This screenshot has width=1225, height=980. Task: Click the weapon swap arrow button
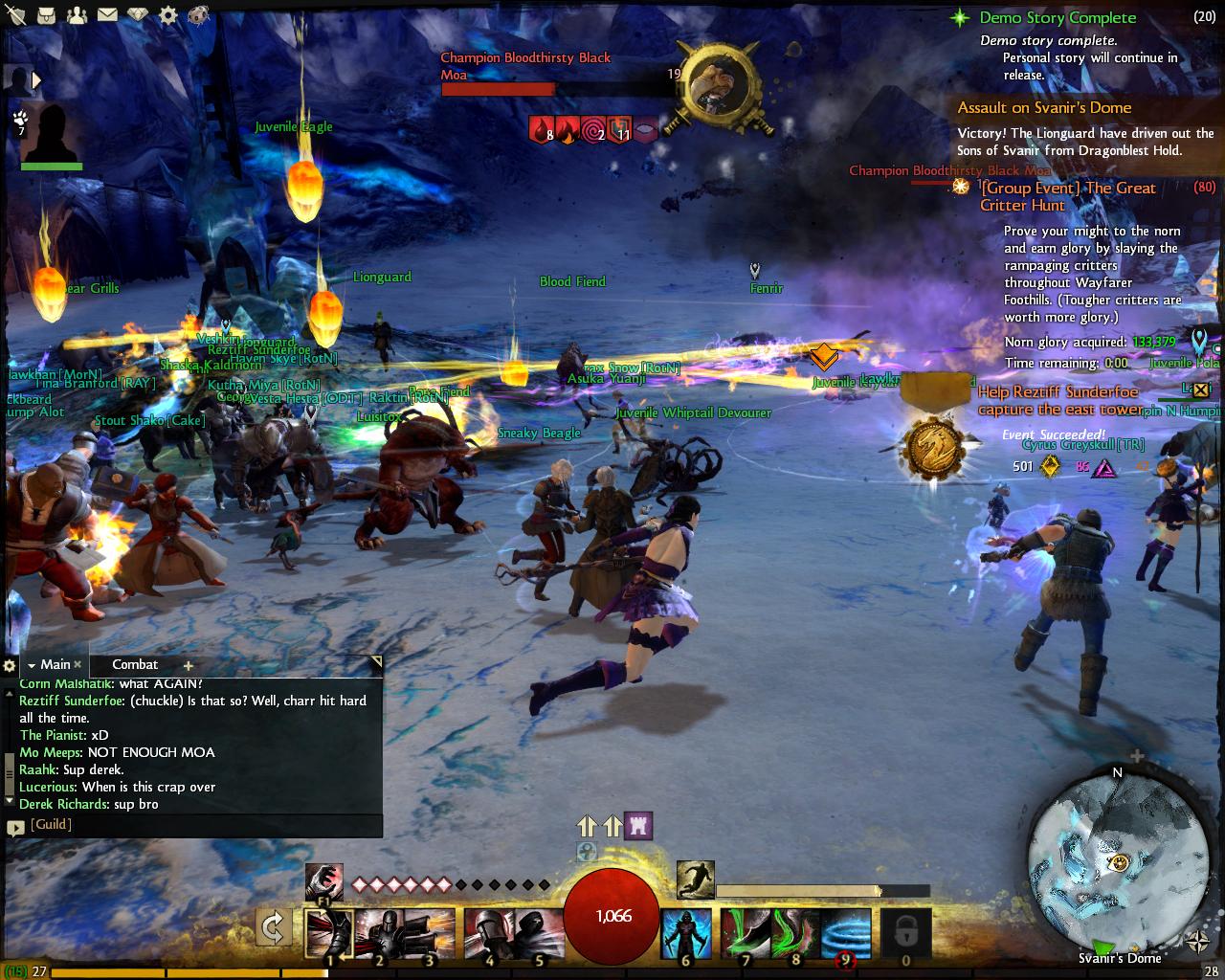point(274,927)
